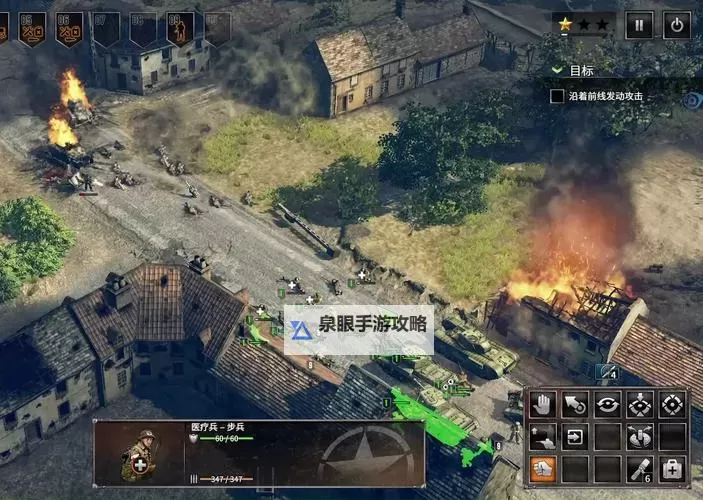Viewport: 703px width, 500px height.
Task: Activate the medical kit heal ability
Action: tap(672, 469)
